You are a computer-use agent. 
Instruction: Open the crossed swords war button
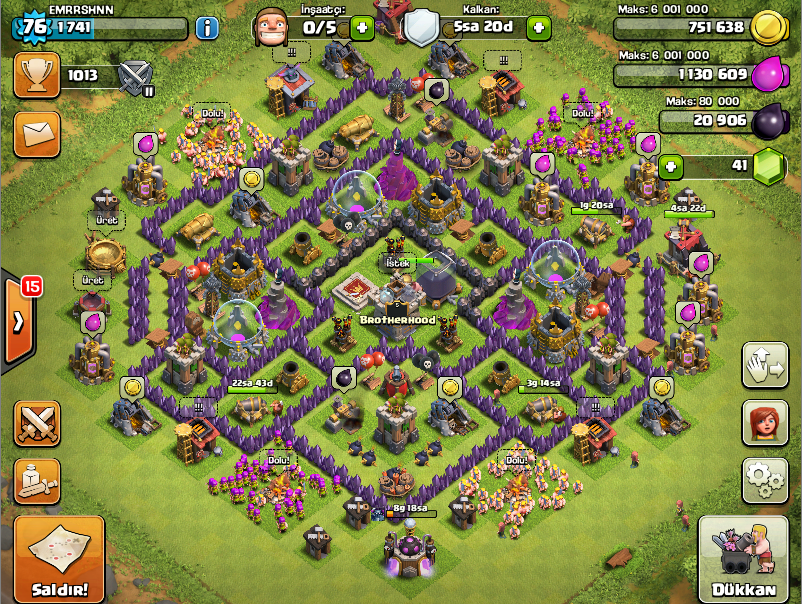[x=37, y=424]
